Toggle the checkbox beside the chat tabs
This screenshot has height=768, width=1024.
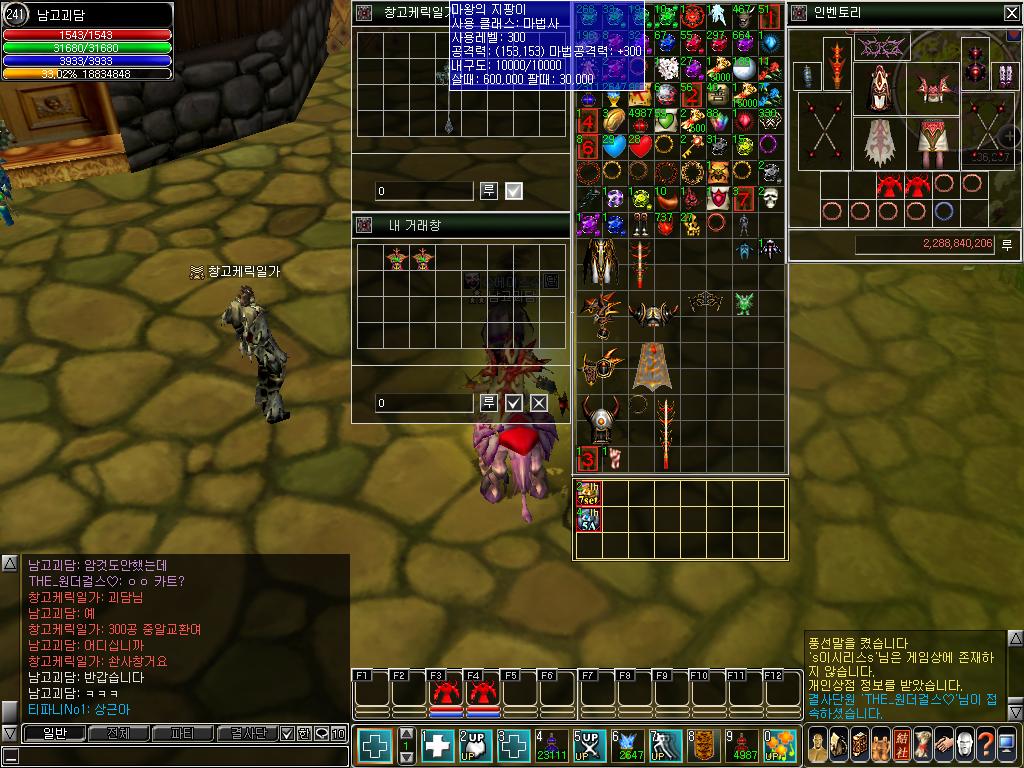(x=286, y=733)
